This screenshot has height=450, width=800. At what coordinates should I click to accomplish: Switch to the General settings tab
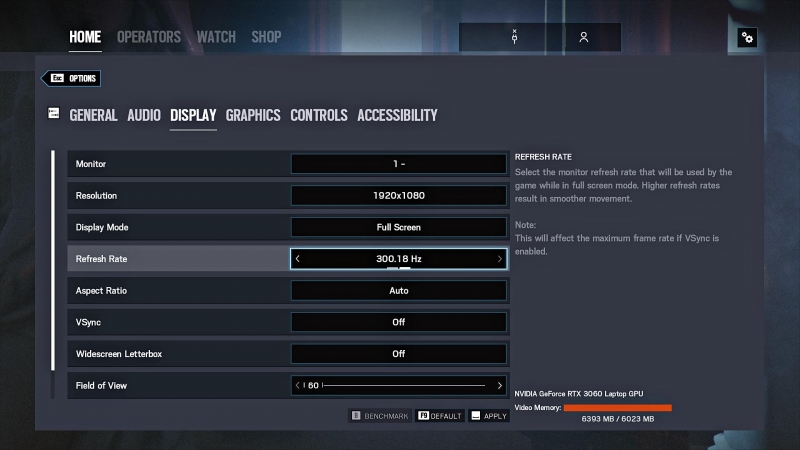click(x=93, y=115)
